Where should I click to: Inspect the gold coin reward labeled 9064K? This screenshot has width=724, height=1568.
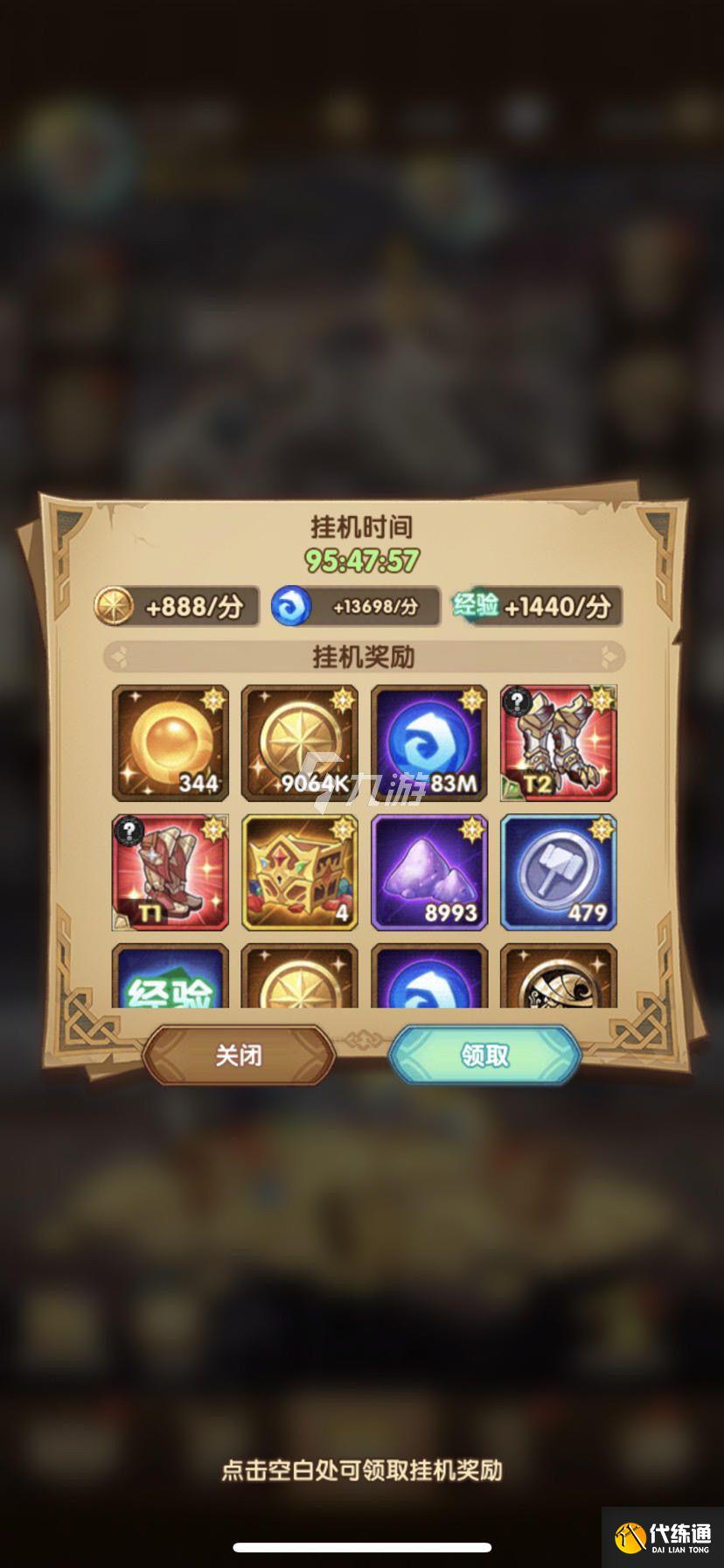point(300,742)
